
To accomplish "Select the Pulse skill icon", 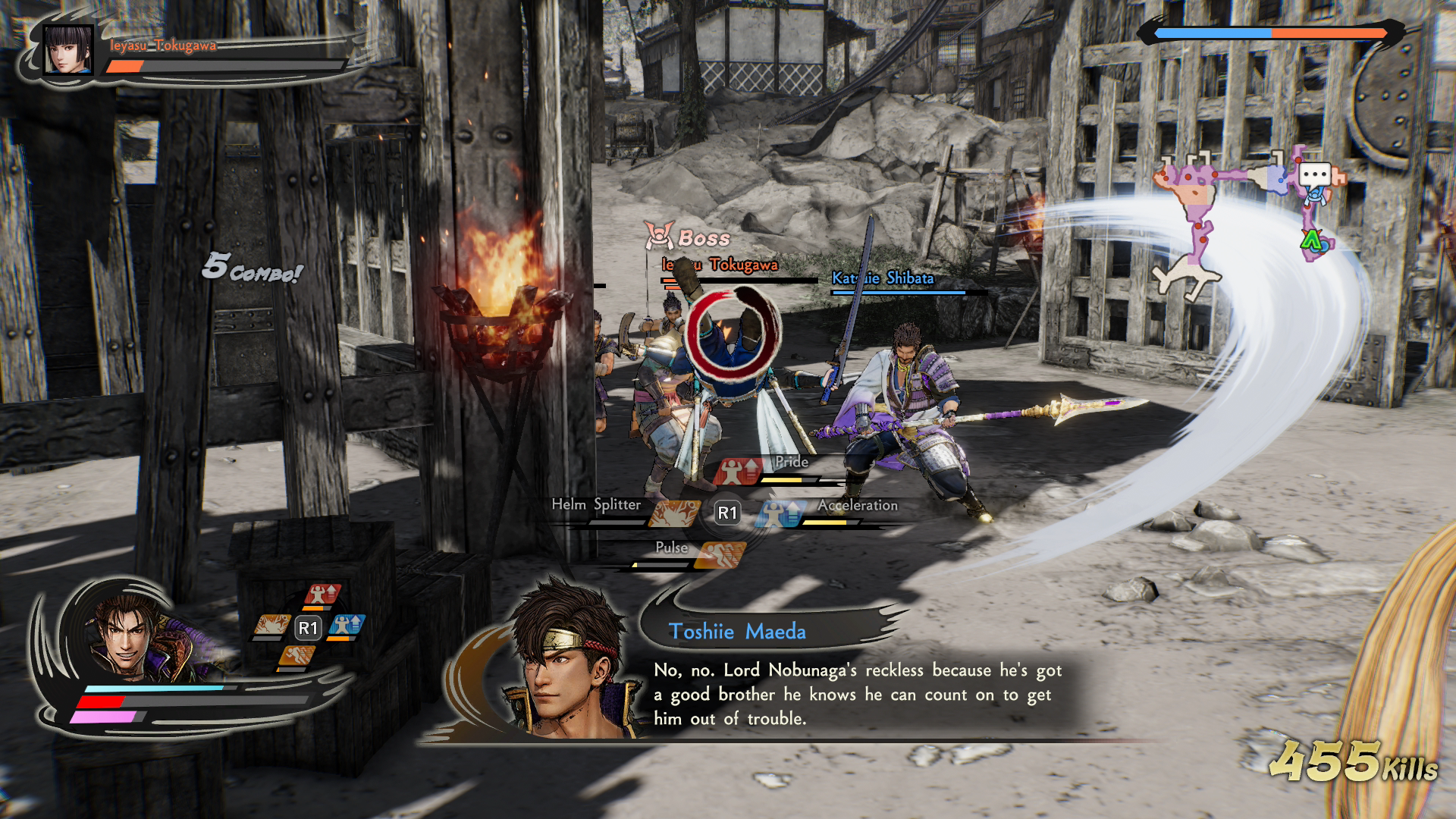I will [x=720, y=555].
